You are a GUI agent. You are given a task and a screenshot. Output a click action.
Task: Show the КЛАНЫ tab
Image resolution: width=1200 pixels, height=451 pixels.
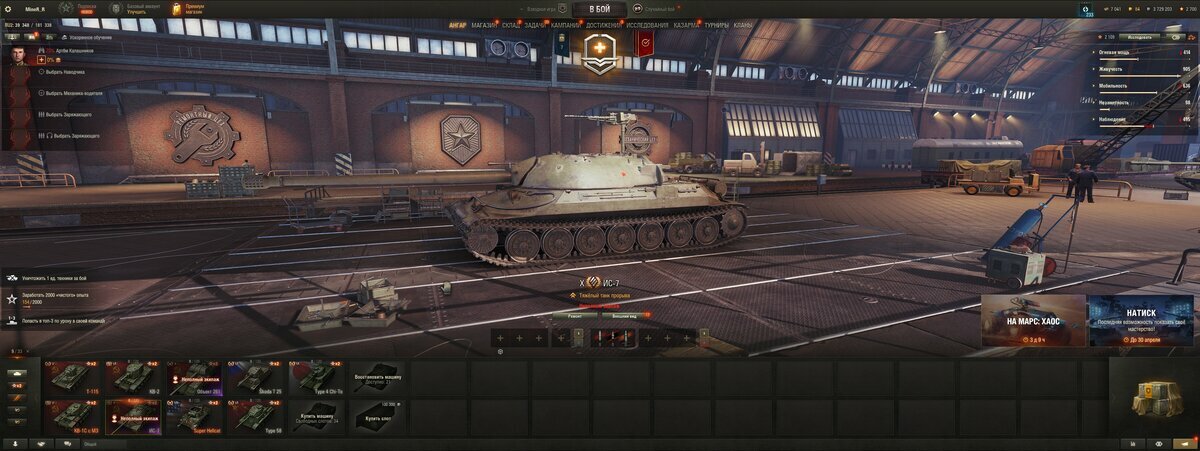(x=743, y=25)
